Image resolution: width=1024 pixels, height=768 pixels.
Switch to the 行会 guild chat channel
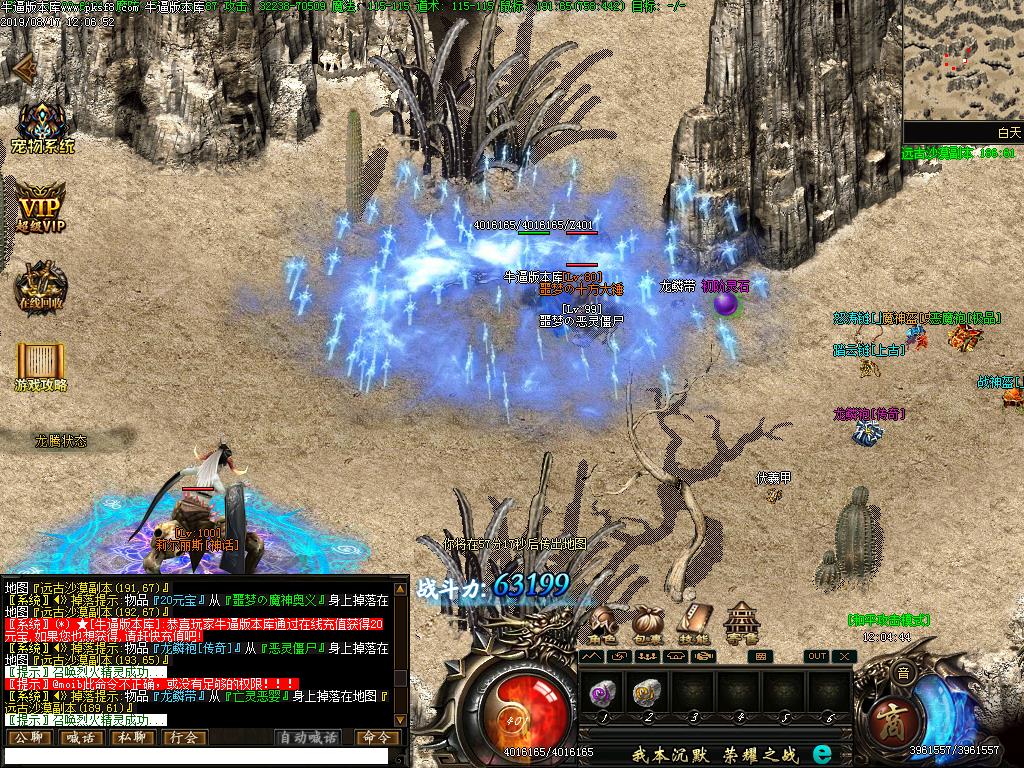click(x=183, y=738)
